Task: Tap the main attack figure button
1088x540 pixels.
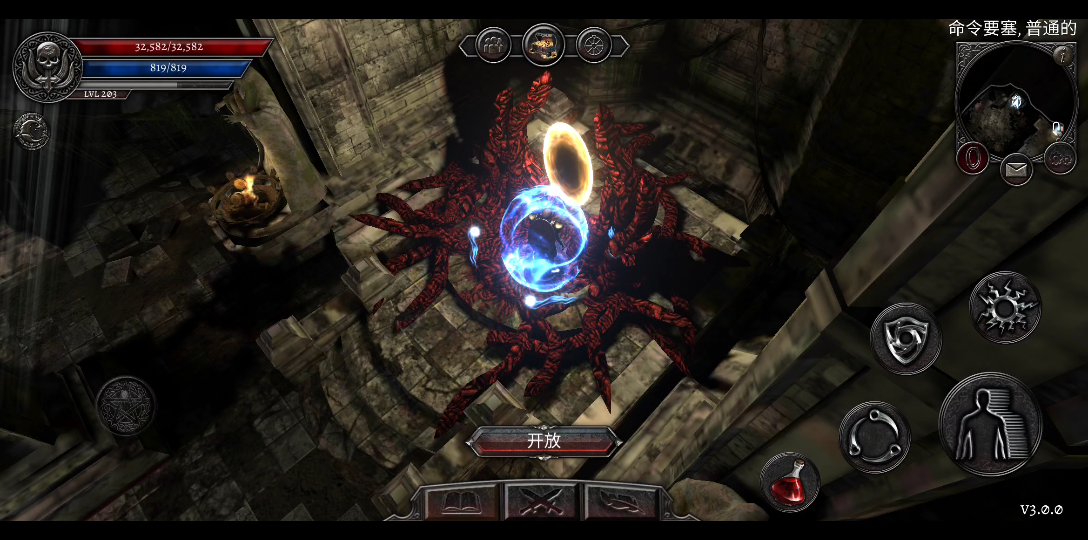Action: coord(989,424)
